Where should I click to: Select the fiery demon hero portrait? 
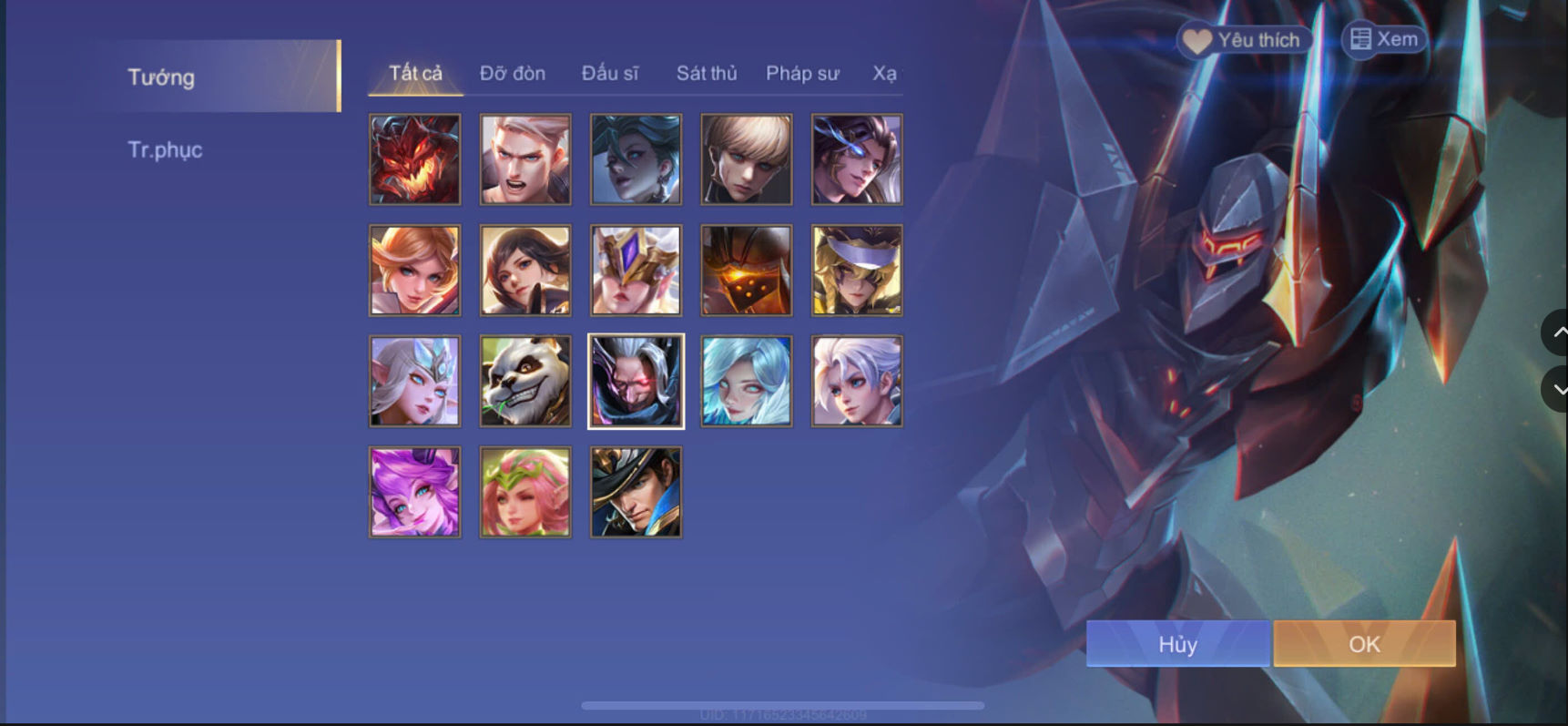click(x=415, y=158)
